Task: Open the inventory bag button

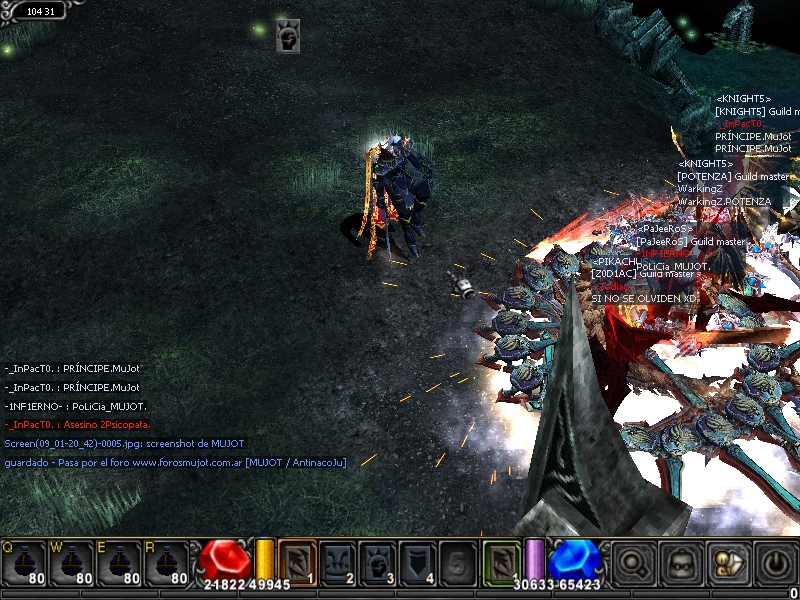Action: [x=681, y=565]
